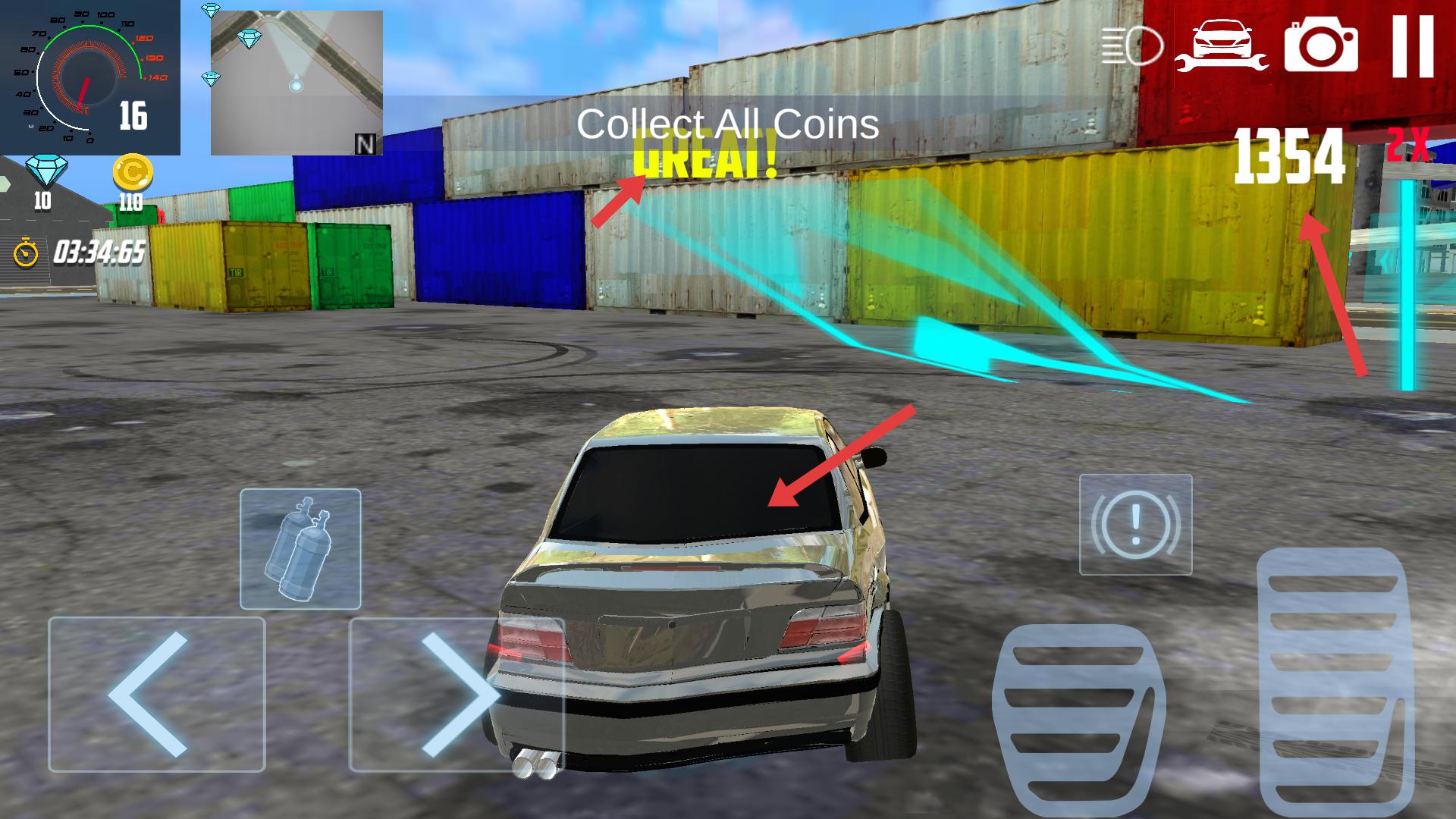
Task: Tap the tall gas pedal
Action: coord(1335,682)
